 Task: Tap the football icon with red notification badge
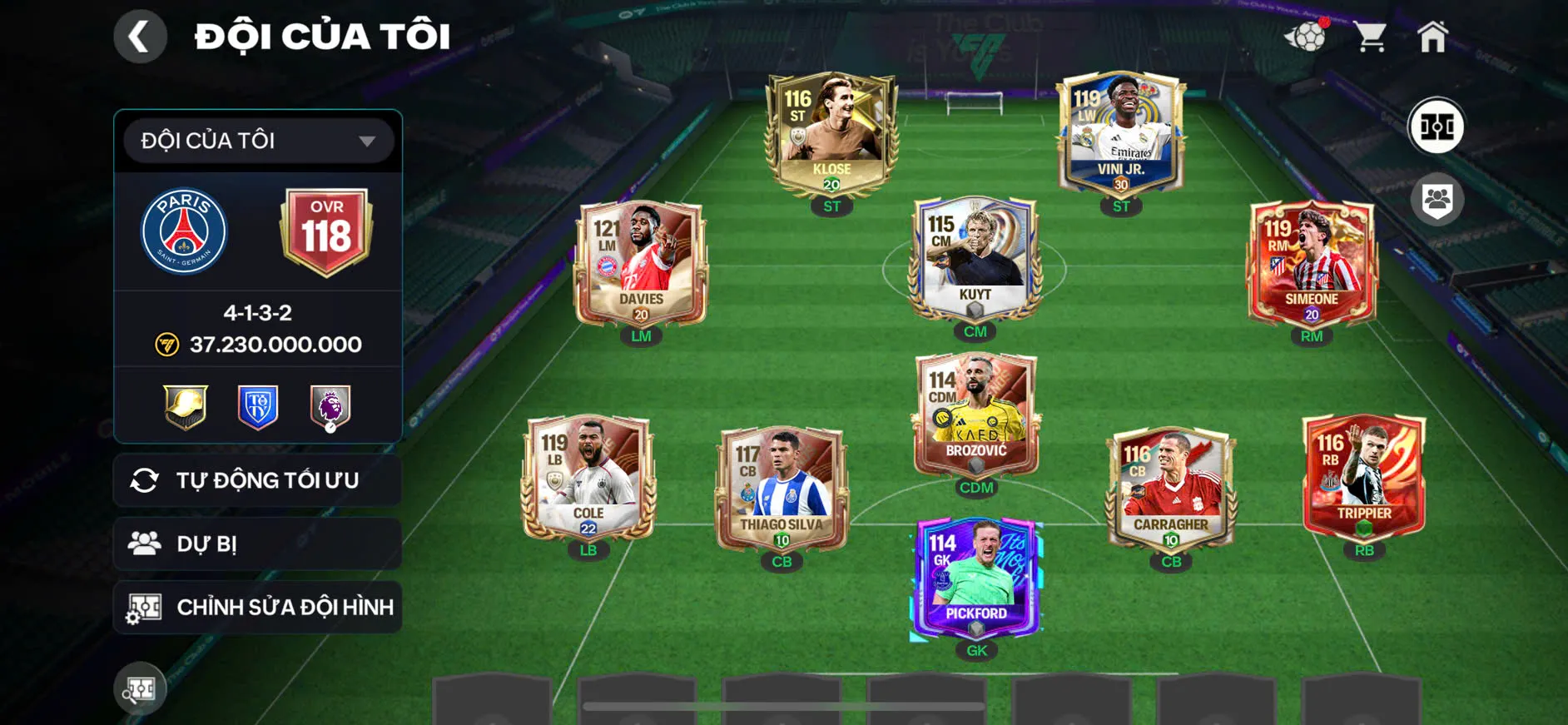pos(1308,36)
